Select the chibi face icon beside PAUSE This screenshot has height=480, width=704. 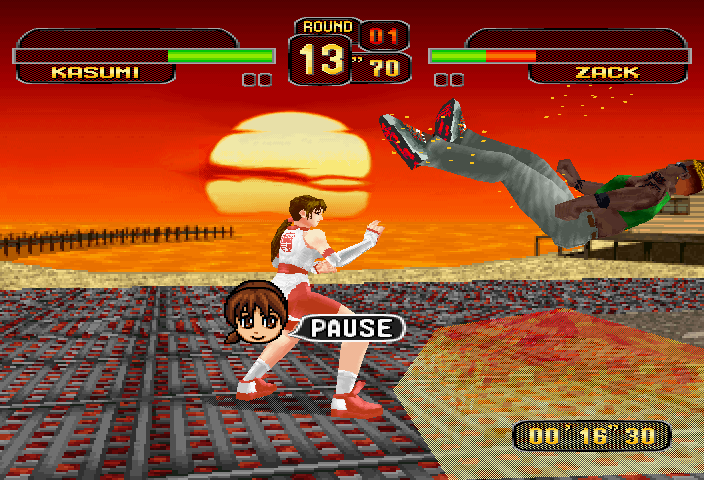(256, 315)
